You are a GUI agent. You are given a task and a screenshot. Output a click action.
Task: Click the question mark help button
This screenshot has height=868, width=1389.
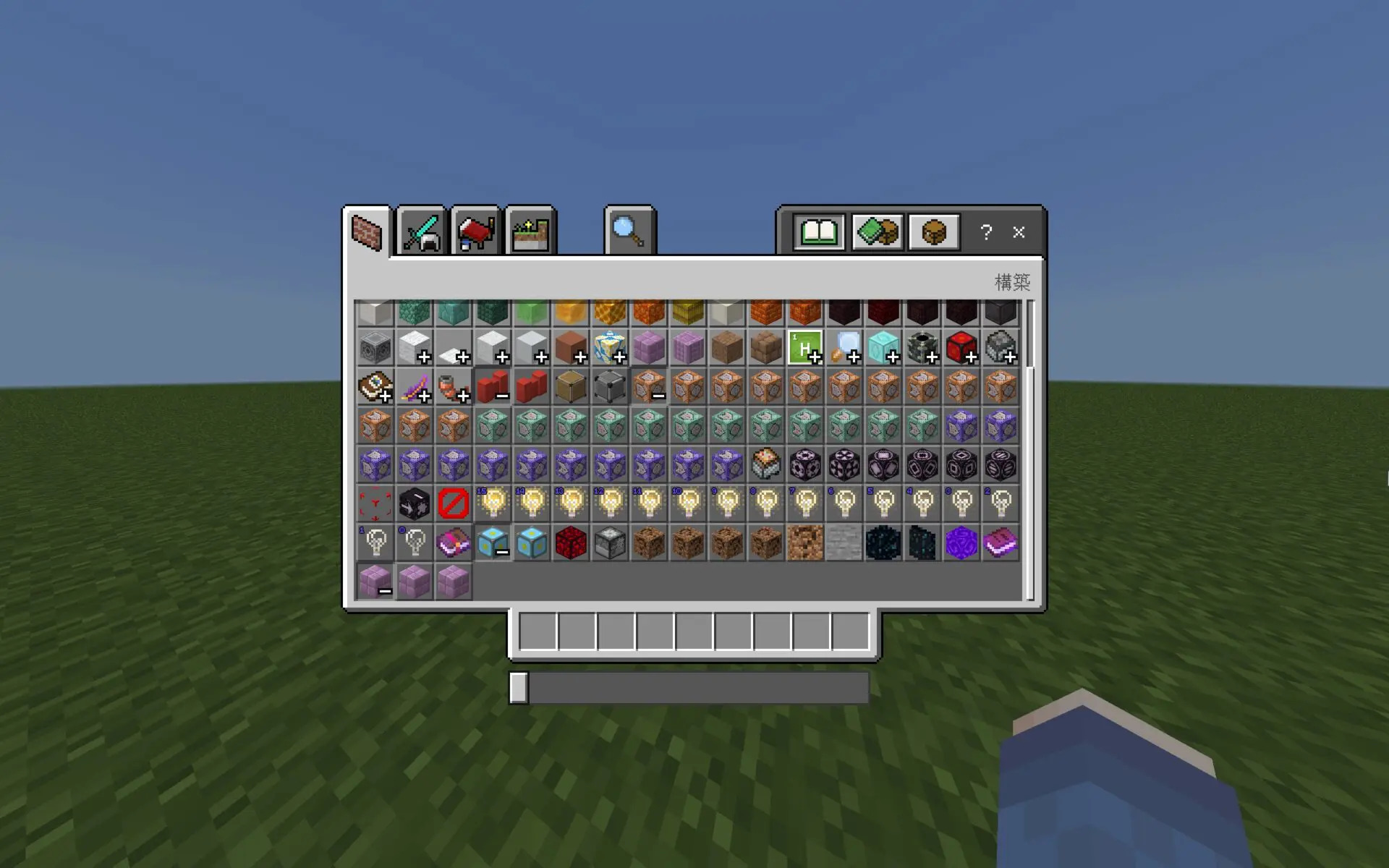pos(985,232)
